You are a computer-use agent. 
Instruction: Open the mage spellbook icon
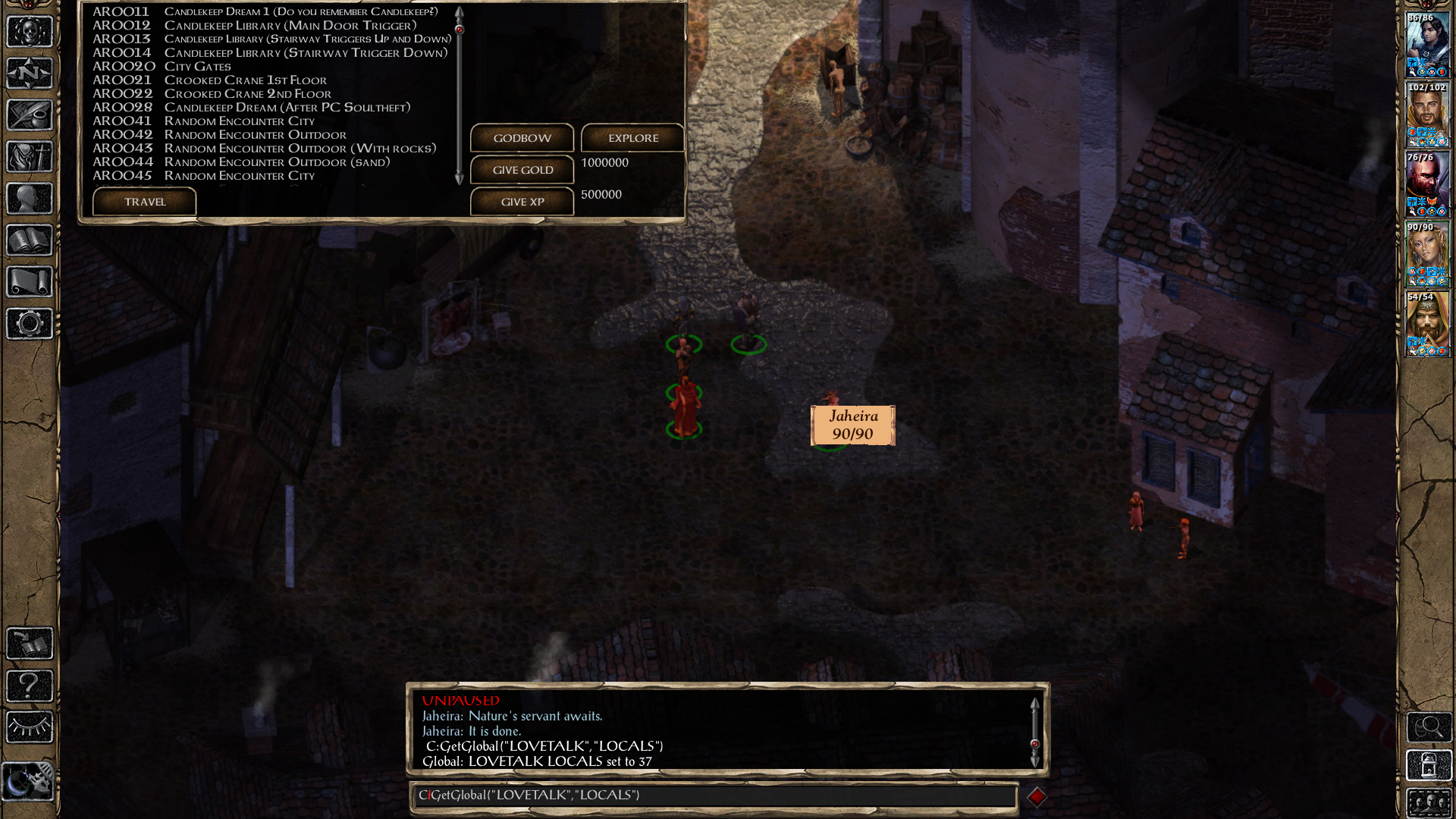(30, 240)
